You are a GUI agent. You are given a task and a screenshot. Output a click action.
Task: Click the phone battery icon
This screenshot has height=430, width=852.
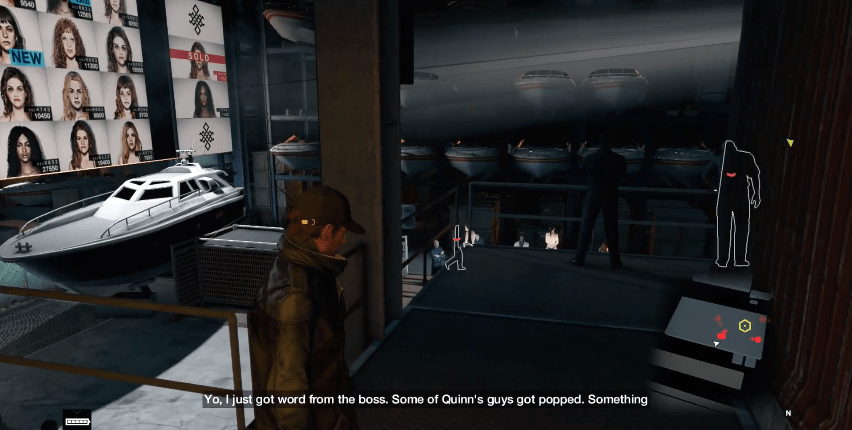77,421
